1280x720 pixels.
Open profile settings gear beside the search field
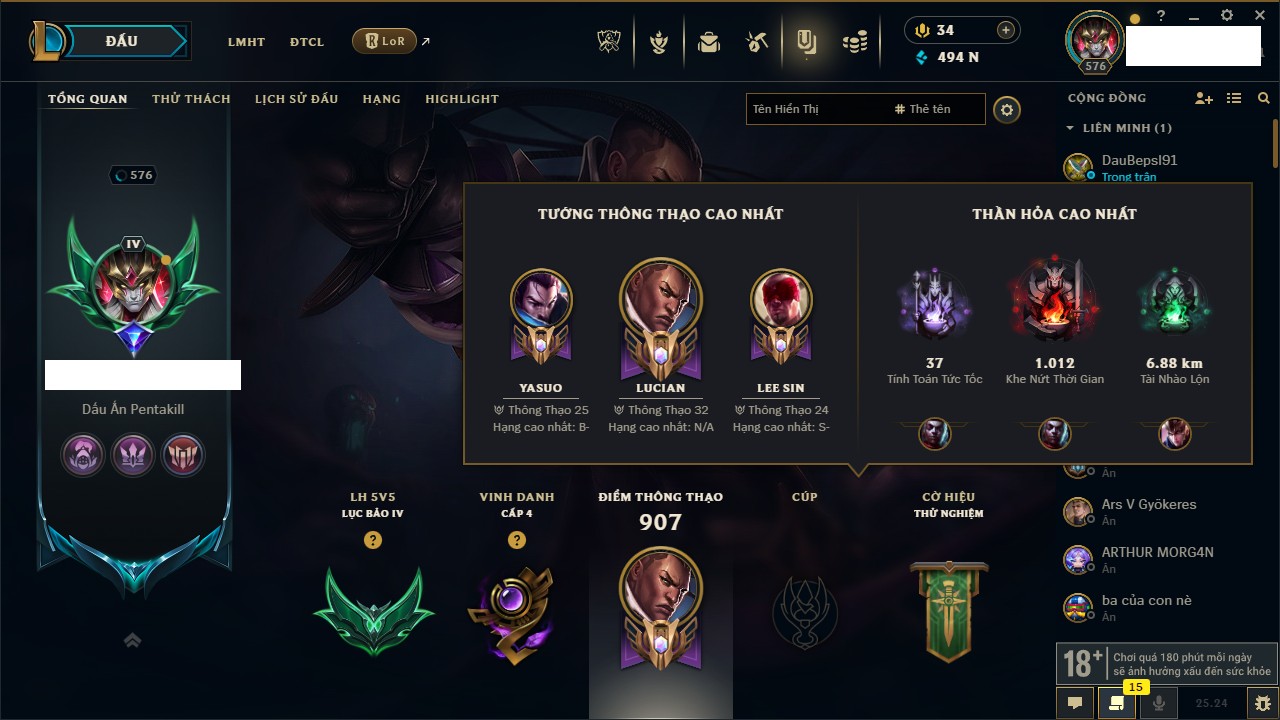[x=1007, y=109]
